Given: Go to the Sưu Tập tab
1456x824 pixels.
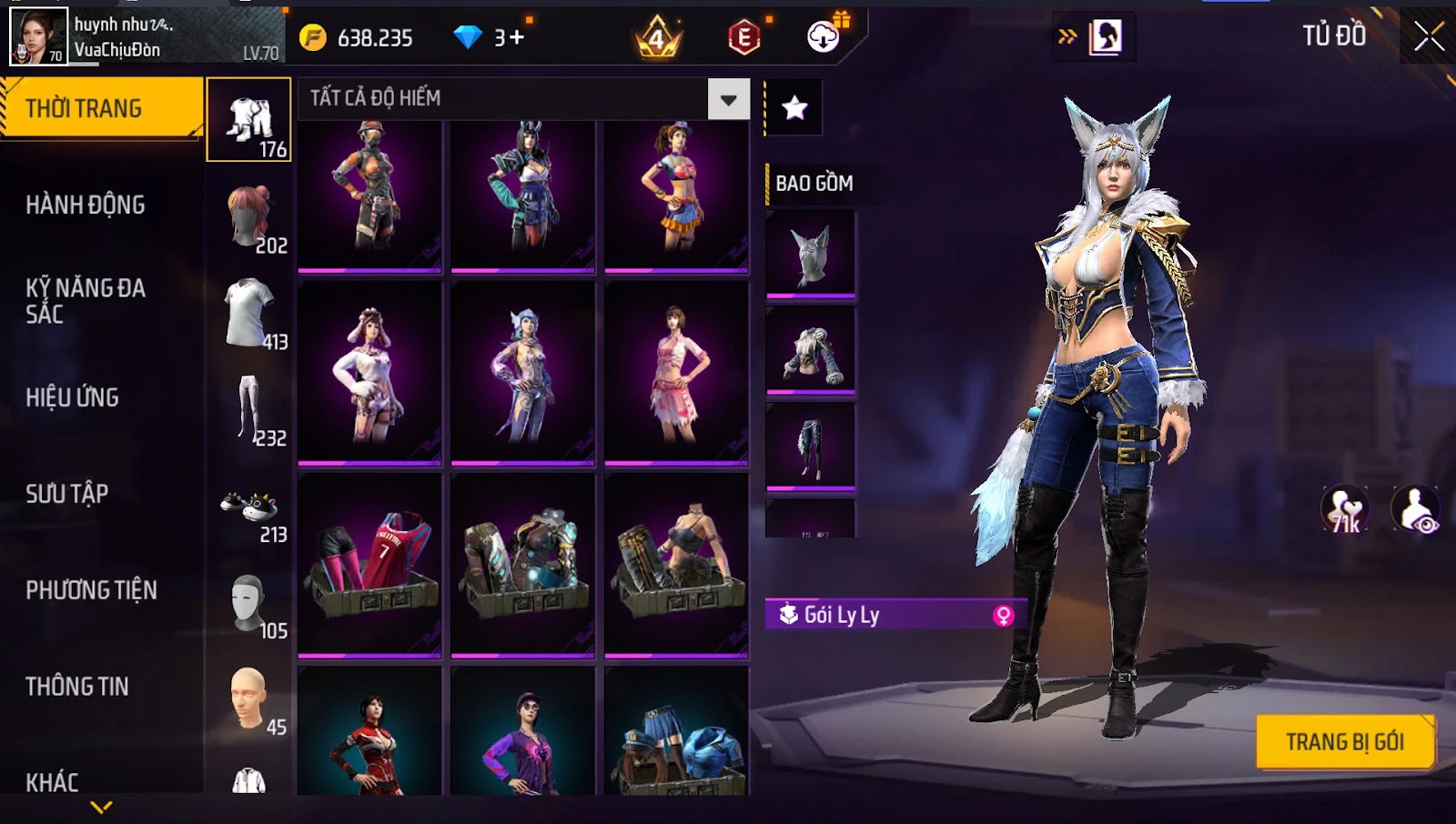Looking at the screenshot, I should [x=67, y=494].
